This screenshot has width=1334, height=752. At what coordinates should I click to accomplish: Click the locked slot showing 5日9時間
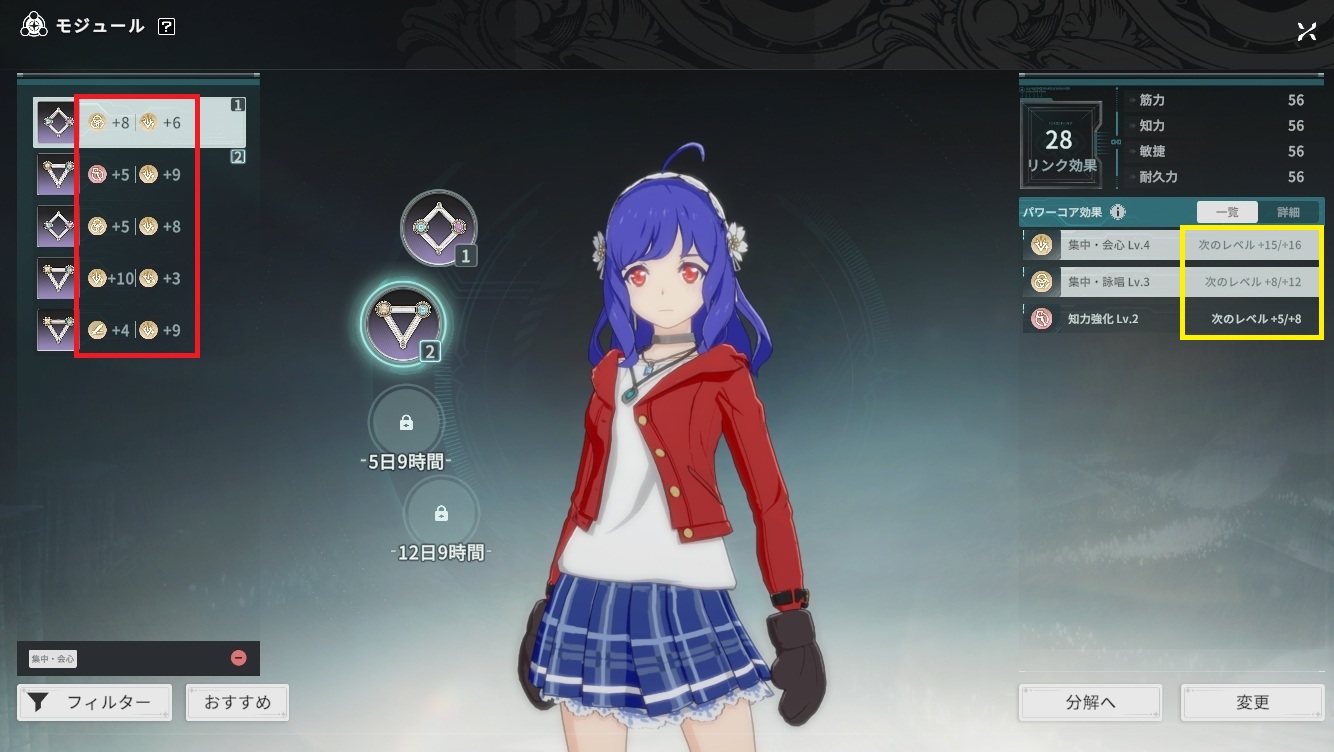coord(406,423)
